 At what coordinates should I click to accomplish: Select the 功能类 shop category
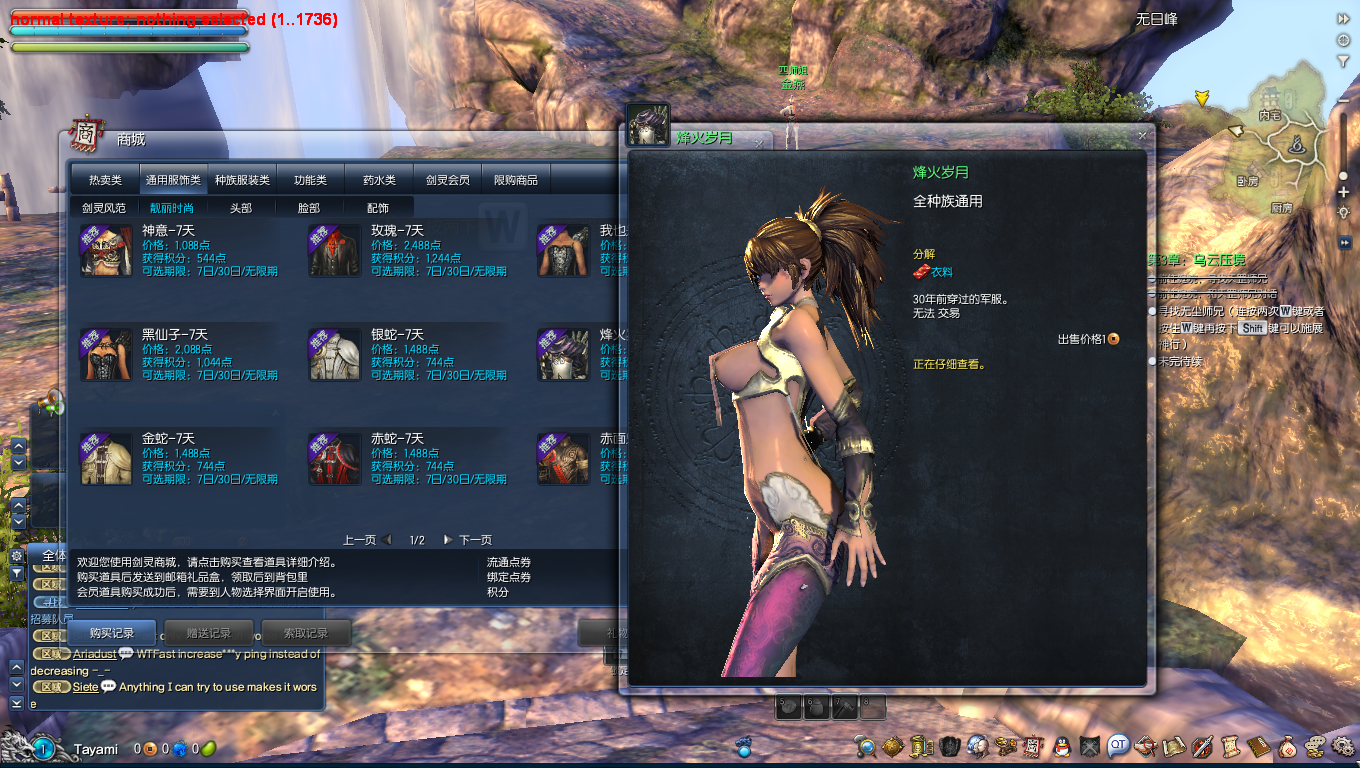pyautogui.click(x=310, y=180)
